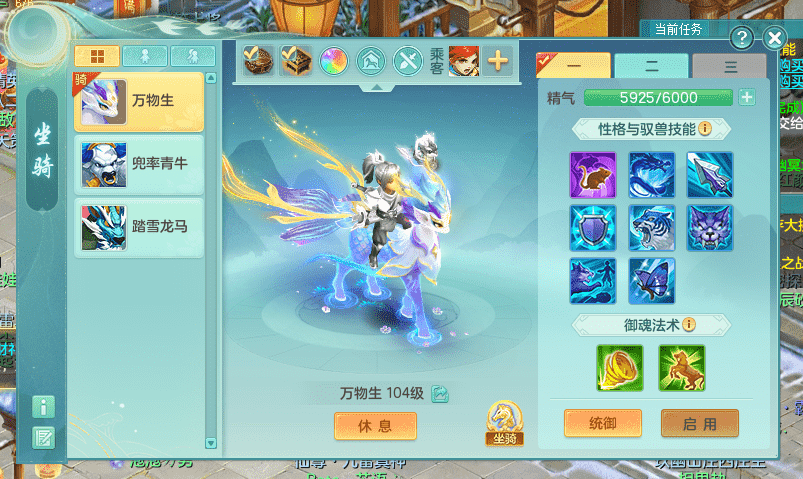Switch to skill page 三 tab

click(730, 66)
